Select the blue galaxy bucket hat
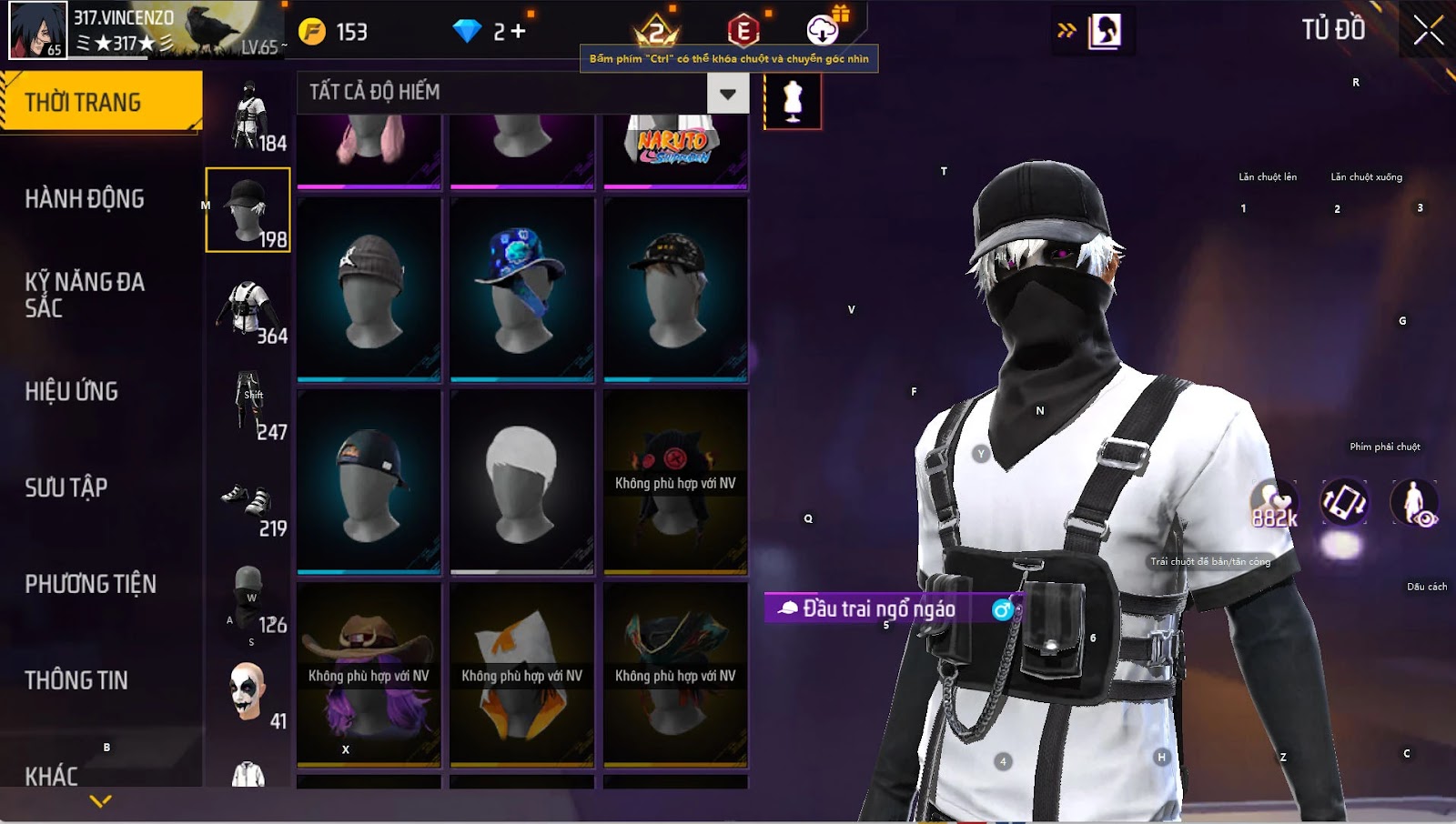This screenshot has width=1456, height=824. pos(522,289)
